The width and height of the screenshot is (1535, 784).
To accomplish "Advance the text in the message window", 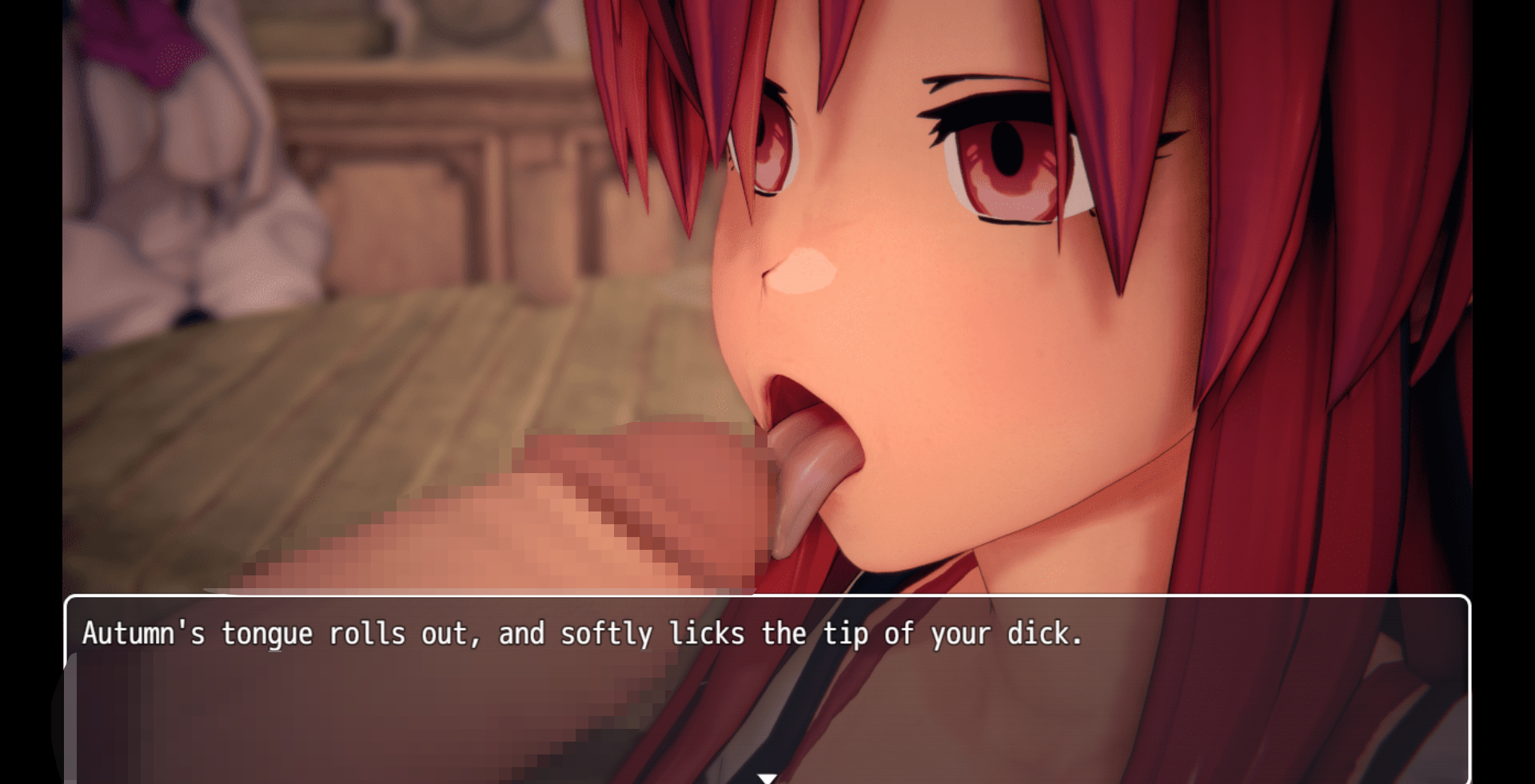I will [767, 689].
